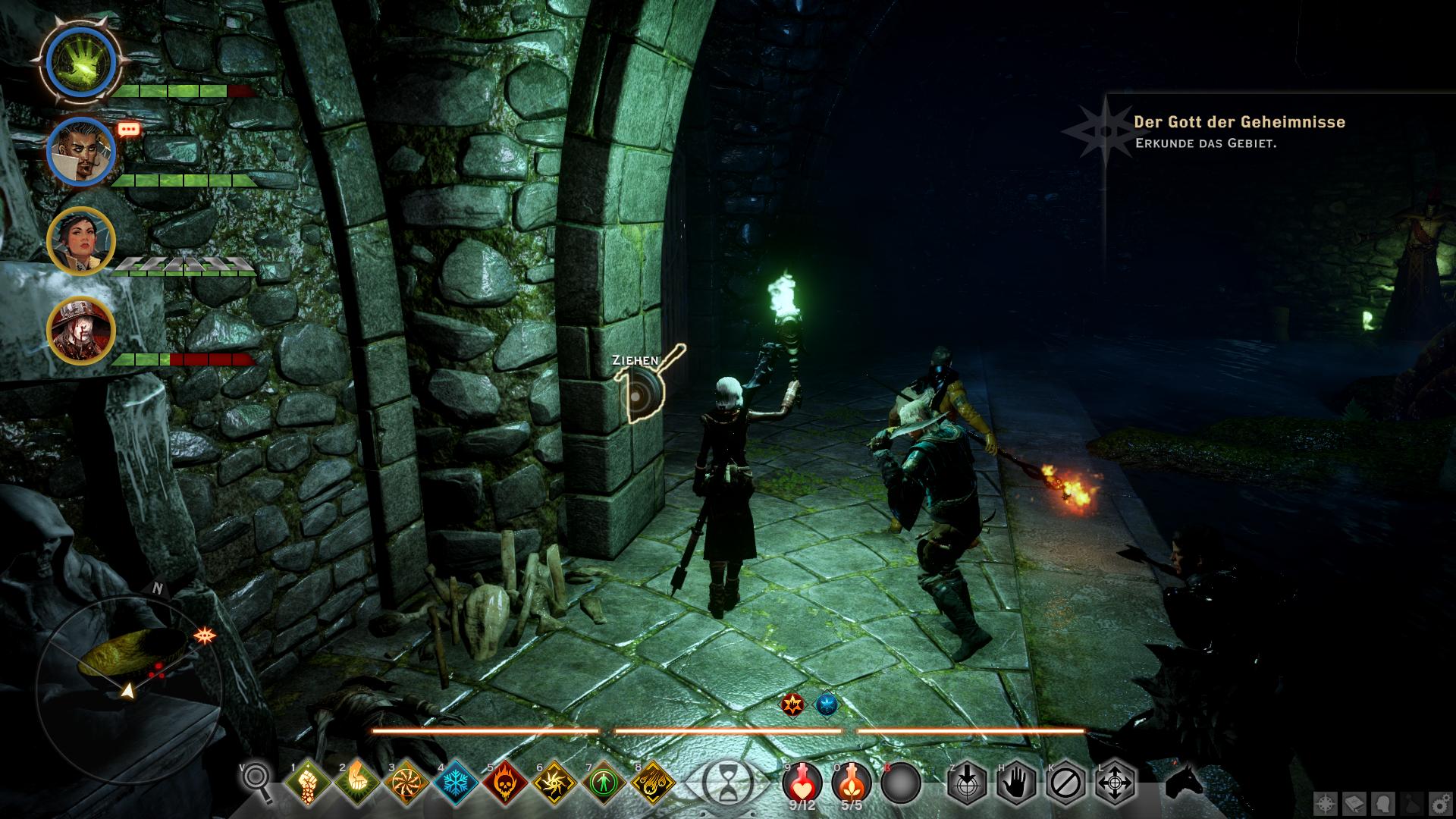Select the hold position hand command
Screen dimensions: 1456x819
1016,782
